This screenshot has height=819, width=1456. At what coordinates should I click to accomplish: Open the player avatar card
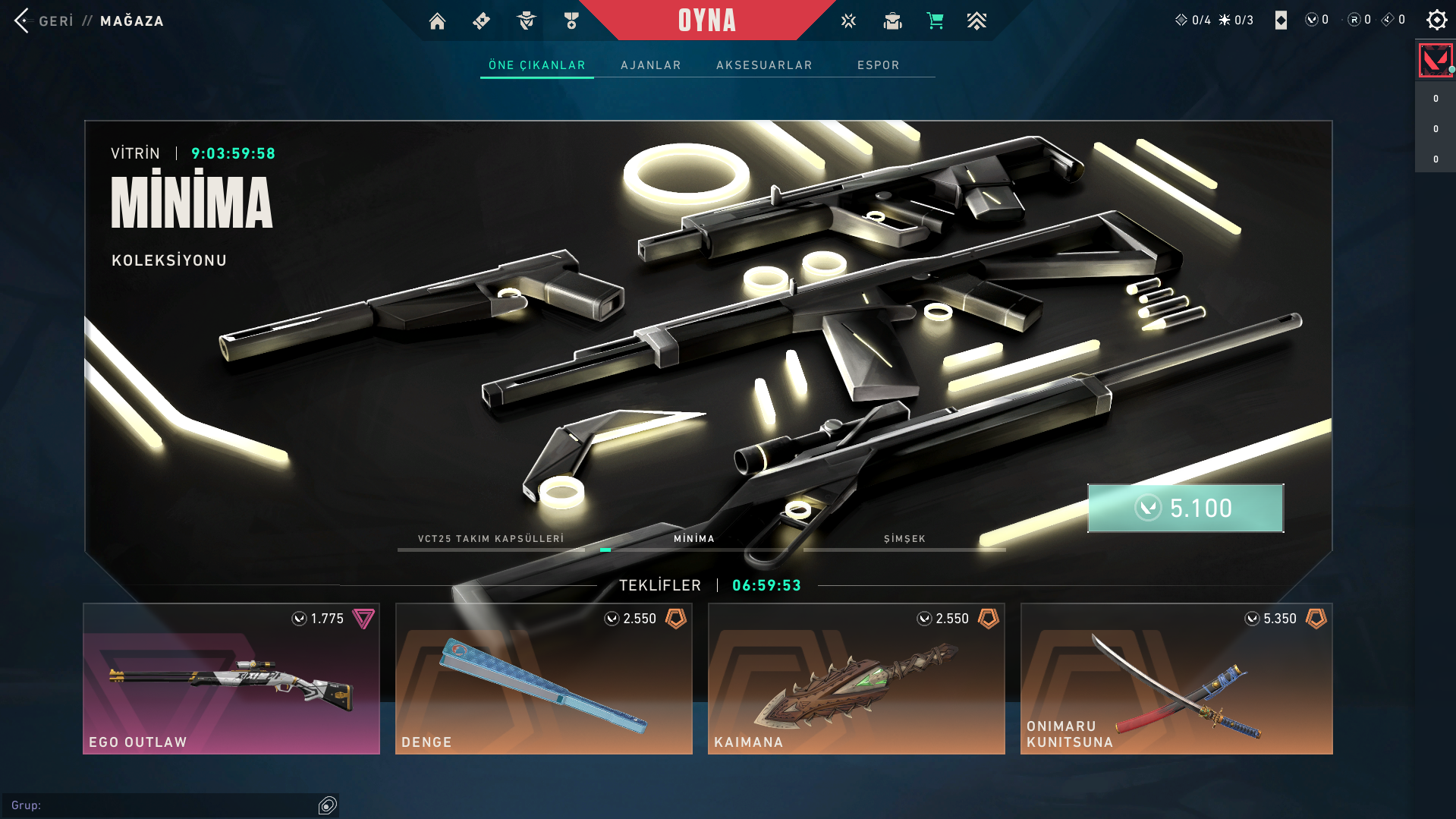tap(1435, 60)
